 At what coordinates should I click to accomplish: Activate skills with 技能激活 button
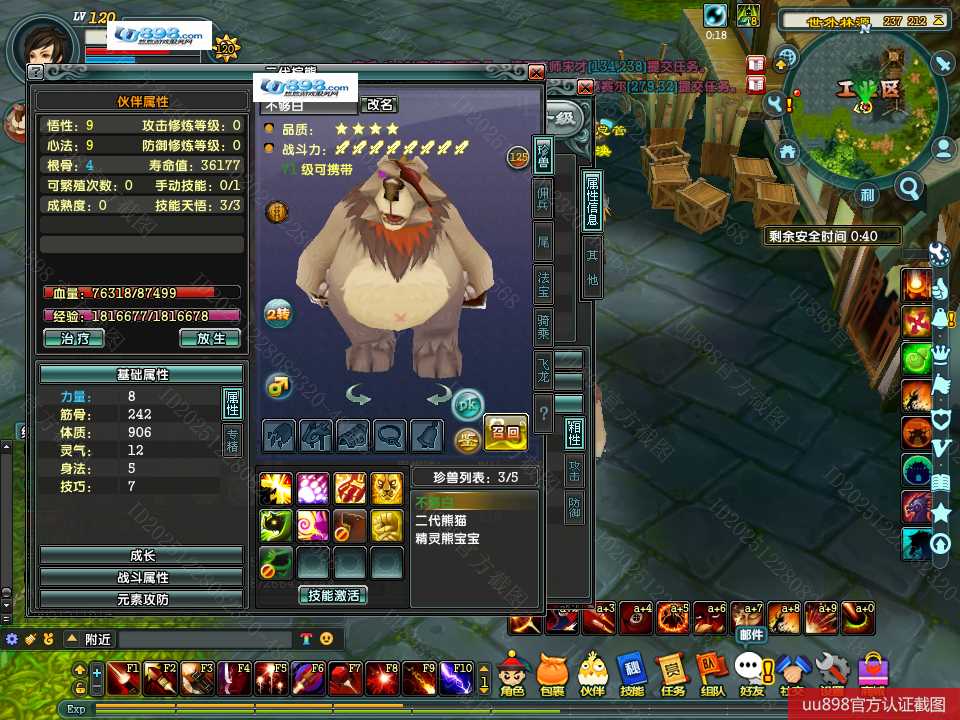pos(332,595)
